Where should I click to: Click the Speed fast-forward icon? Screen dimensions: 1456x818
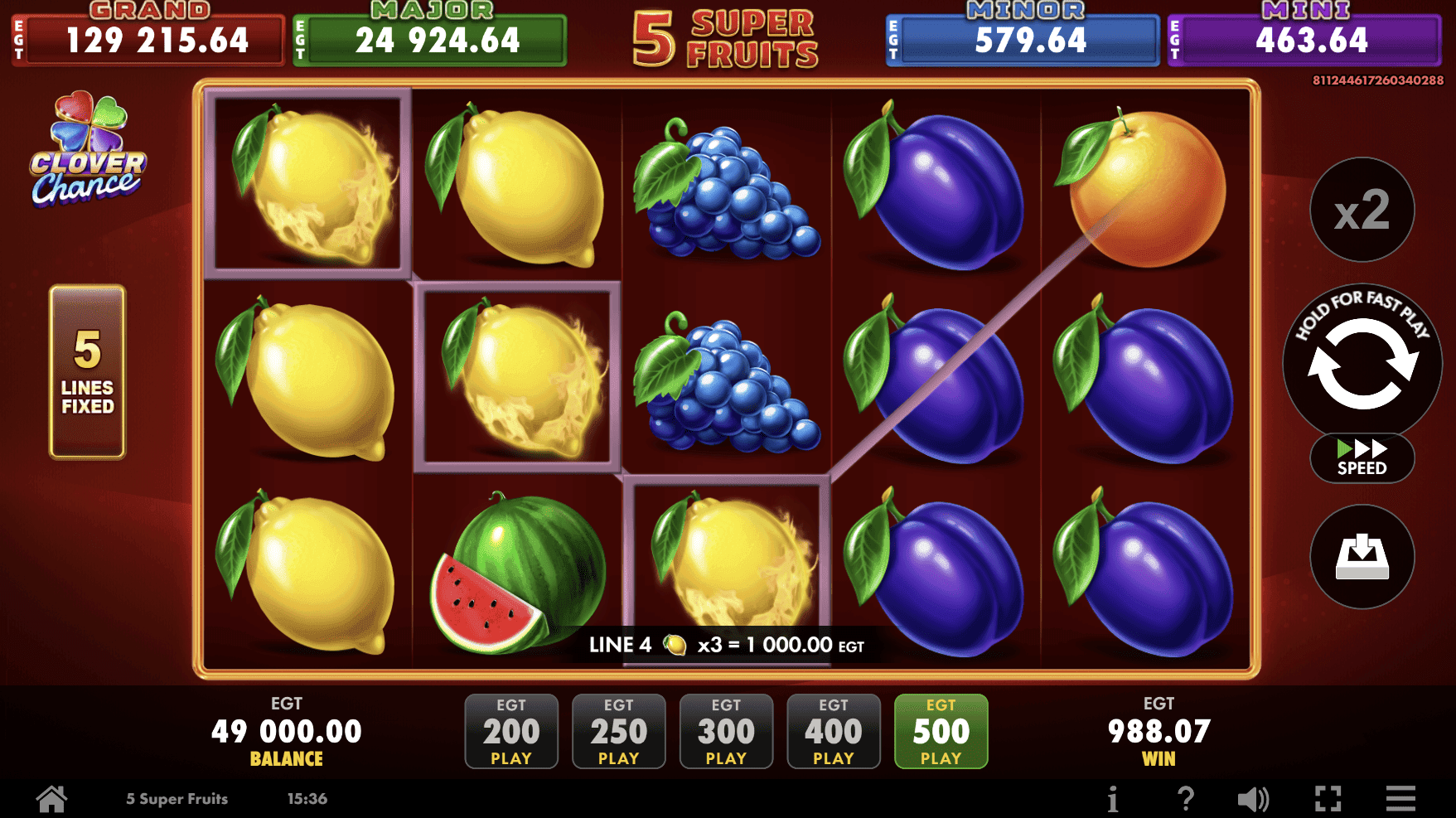1362,457
